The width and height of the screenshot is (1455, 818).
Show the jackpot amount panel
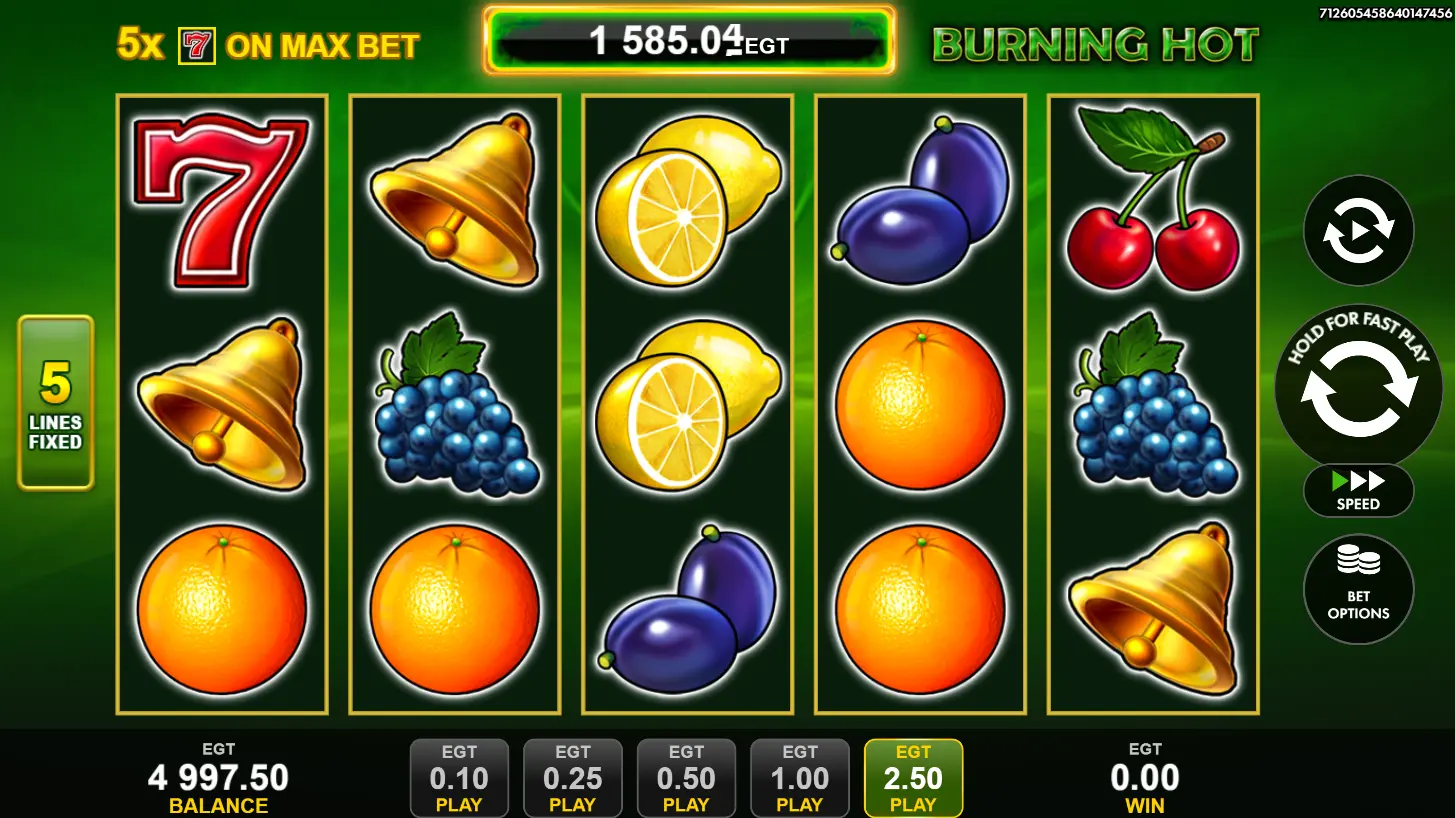click(689, 41)
